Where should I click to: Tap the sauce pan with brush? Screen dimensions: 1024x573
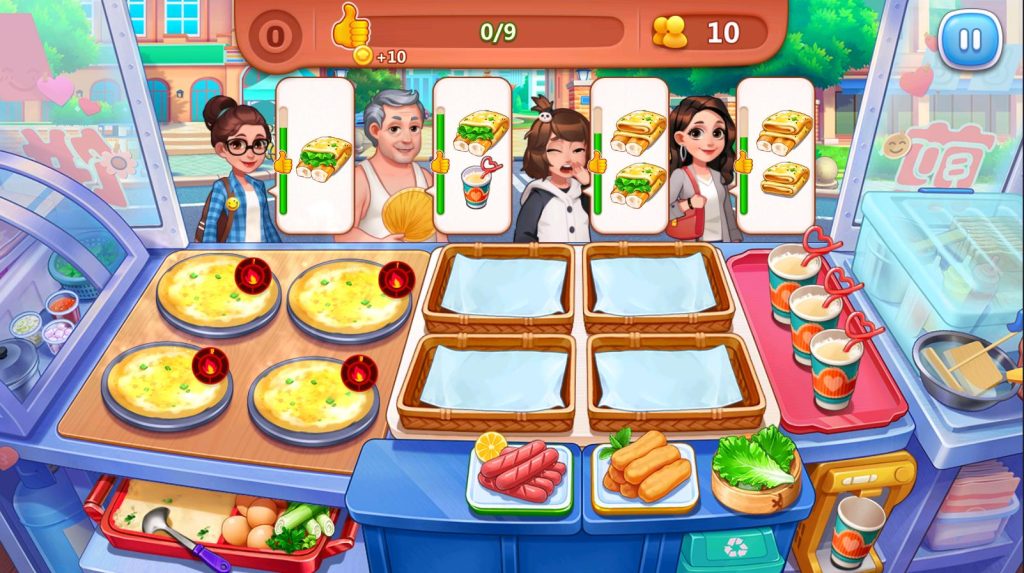pos(961,367)
